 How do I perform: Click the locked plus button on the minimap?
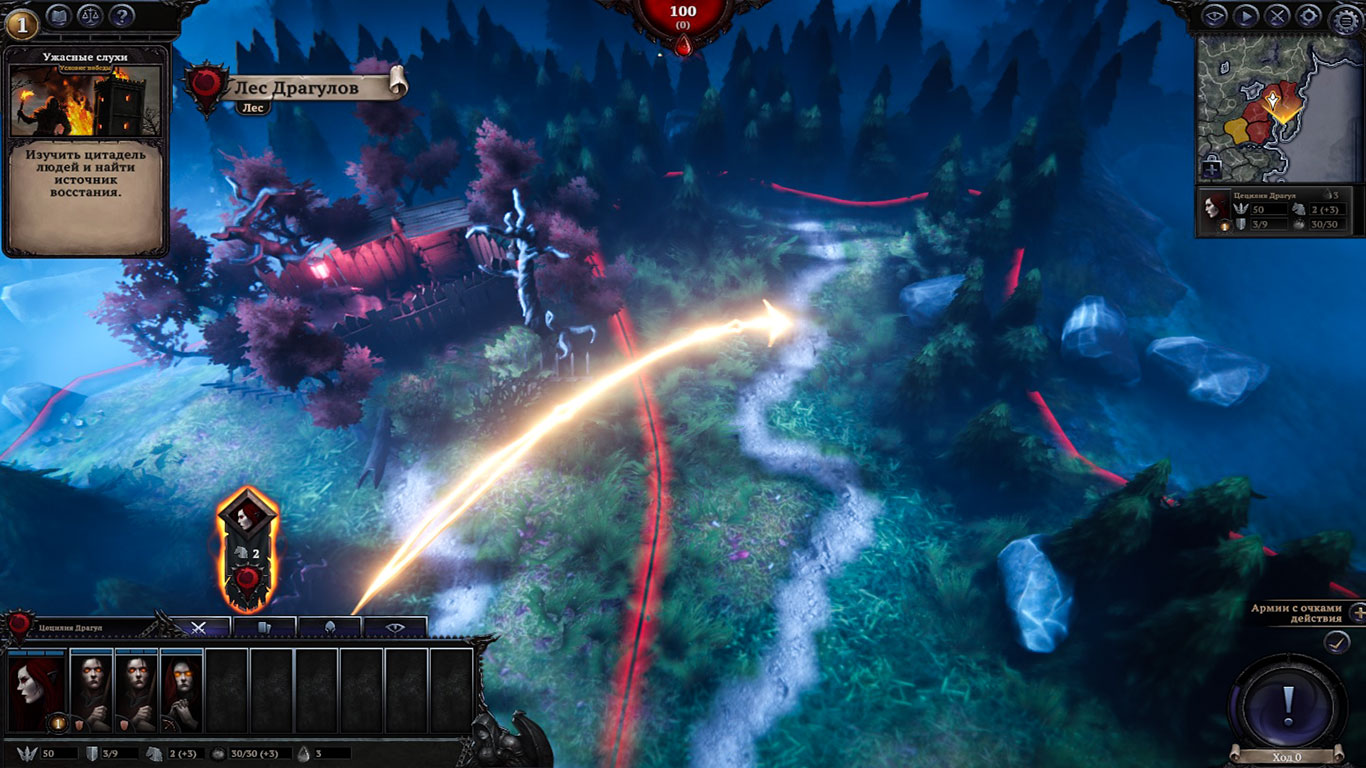(1212, 168)
